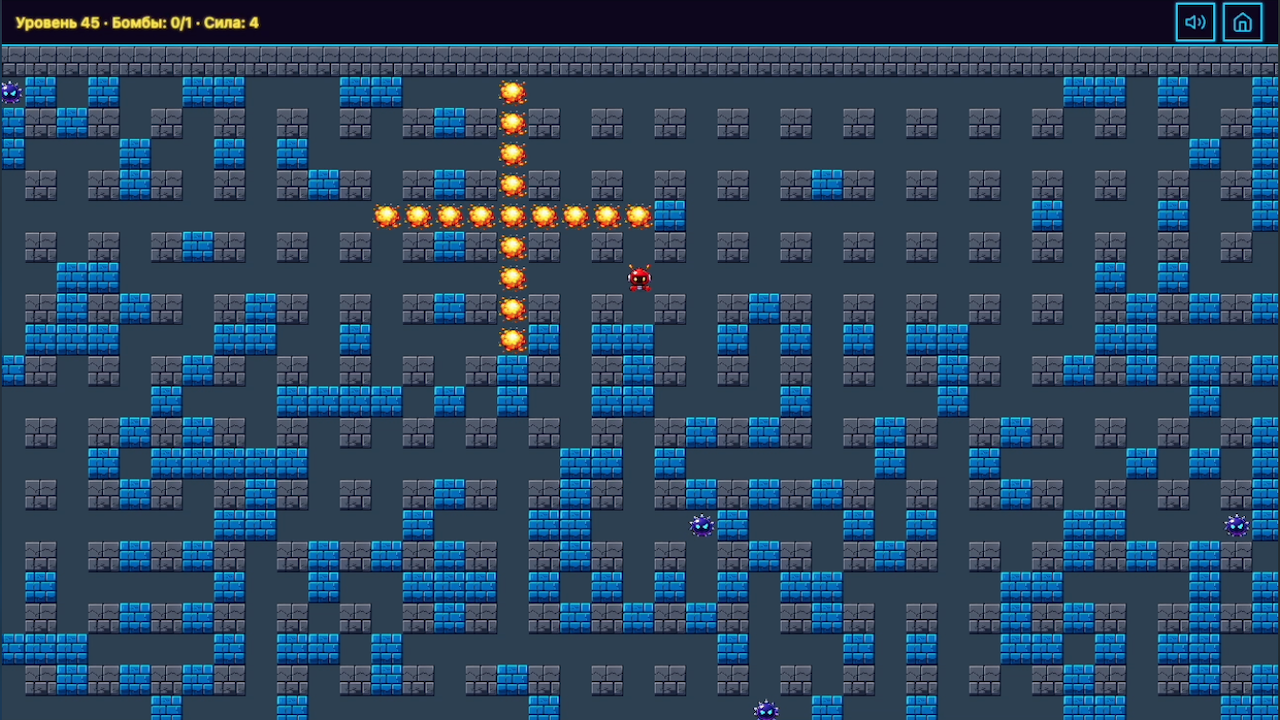Viewport: 1280px width, 720px height.
Task: Click the bottom flame of the explosion column
Action: (514, 340)
